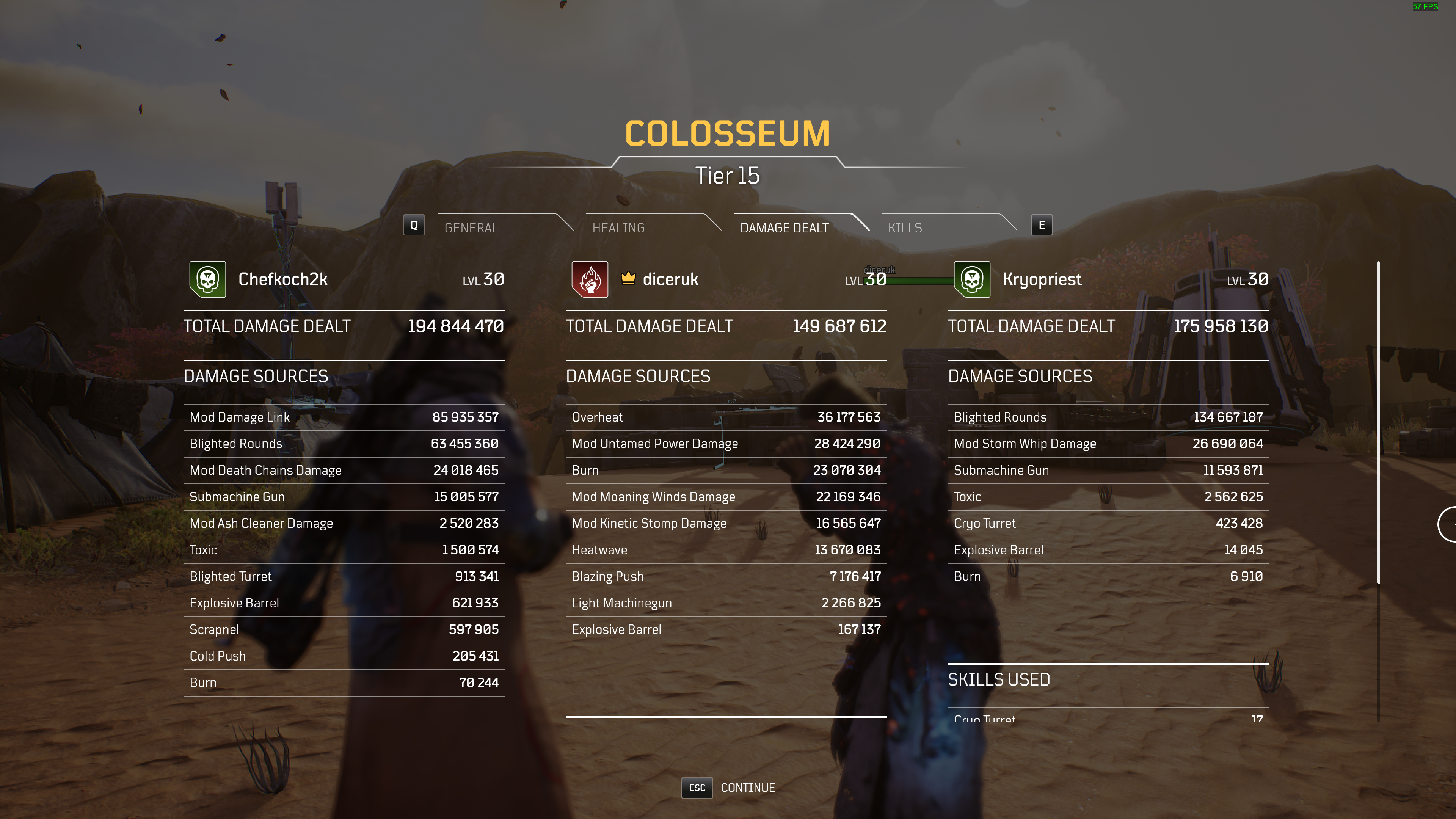The image size is (1456, 819).
Task: Switch to the General tab
Action: 471,227
